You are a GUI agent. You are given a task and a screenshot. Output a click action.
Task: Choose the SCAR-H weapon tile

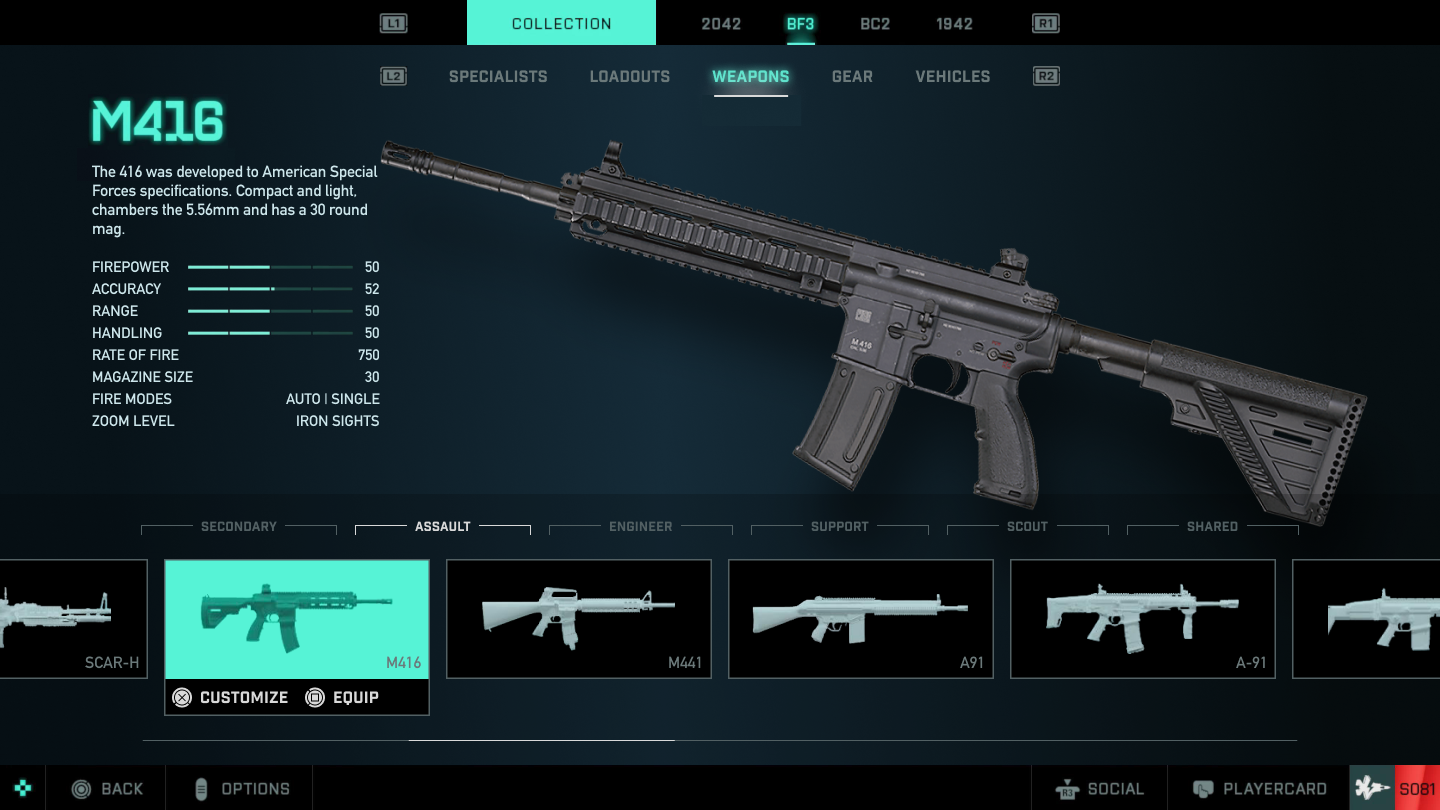[72, 618]
